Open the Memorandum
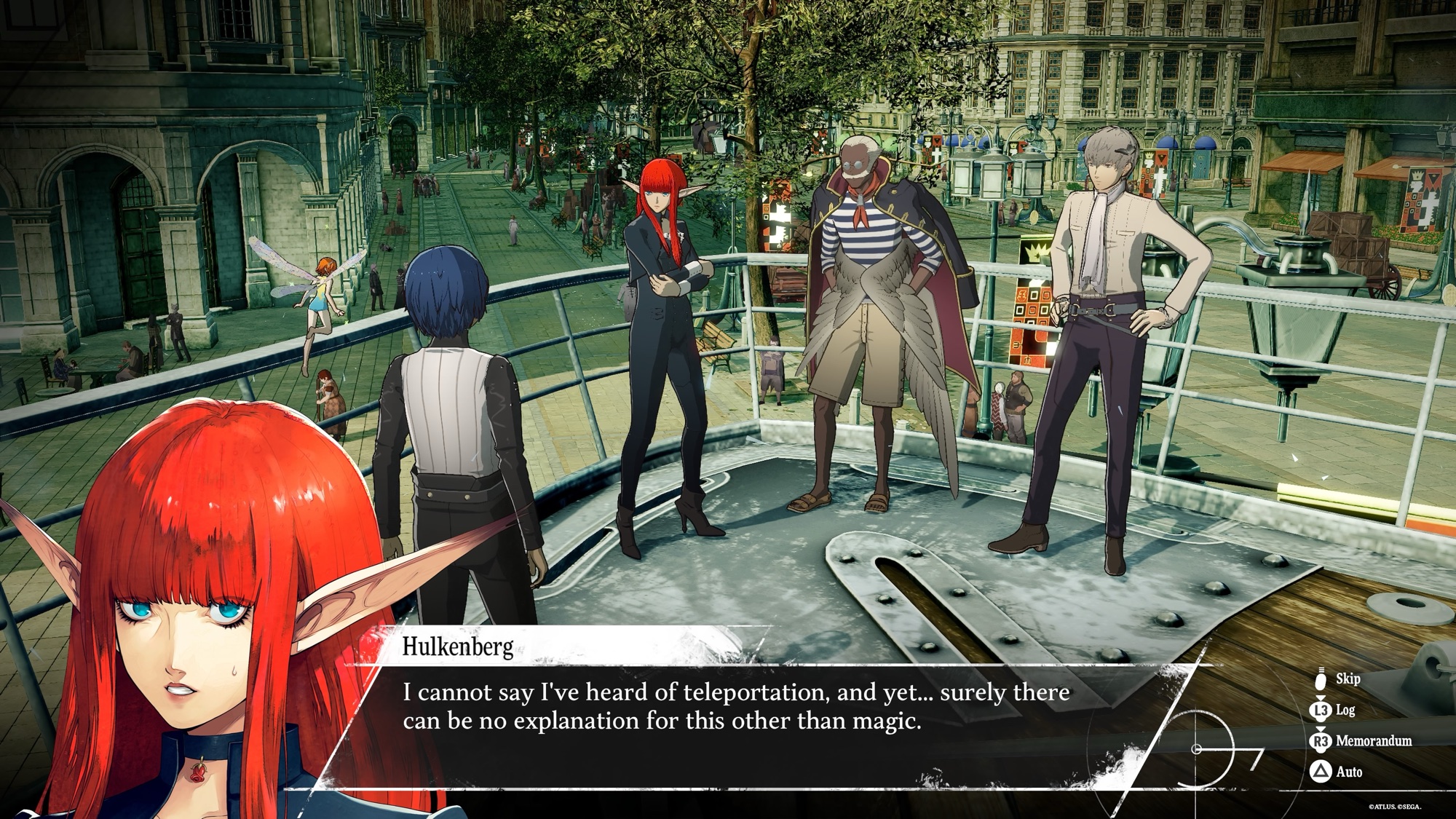The image size is (1456, 819). coord(1361,741)
